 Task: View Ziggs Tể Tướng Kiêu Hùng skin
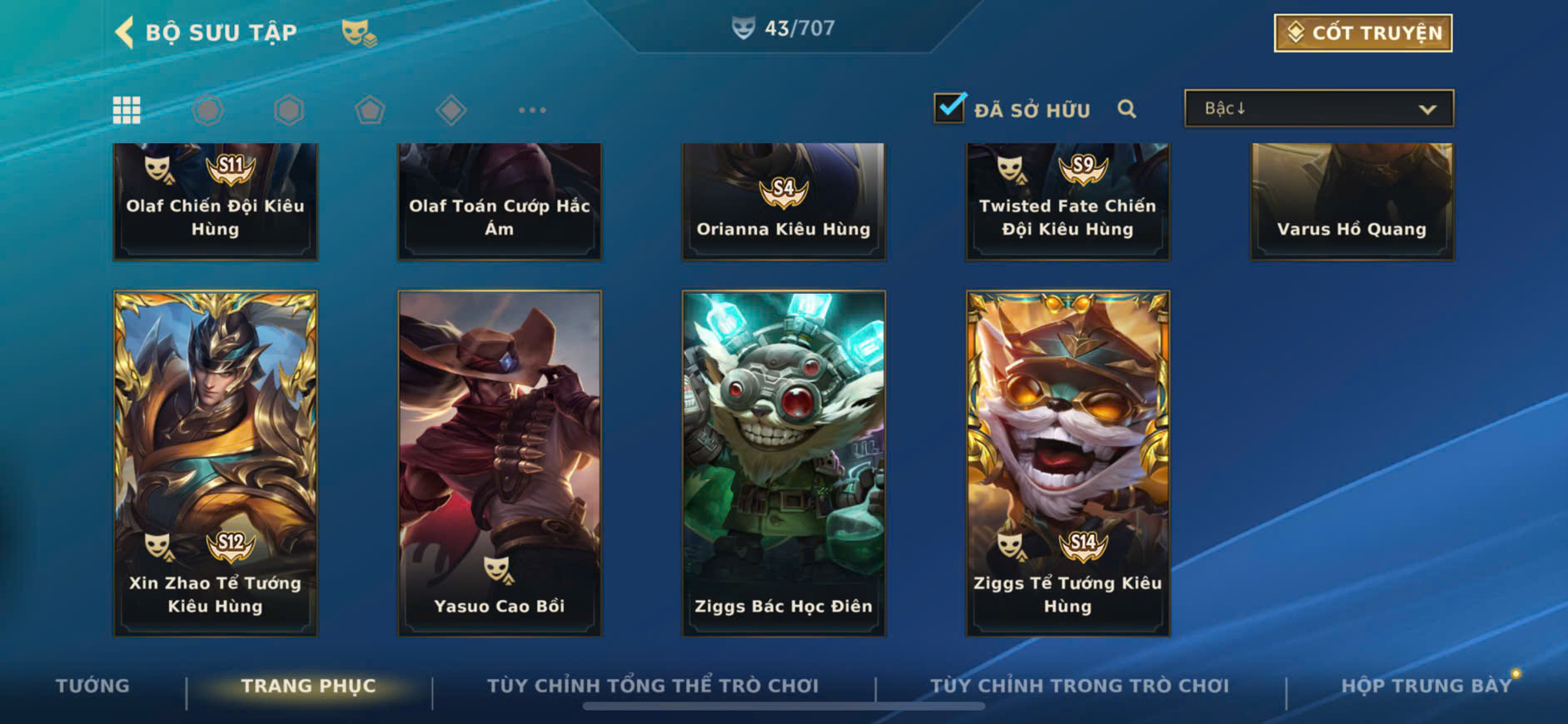coord(1068,463)
